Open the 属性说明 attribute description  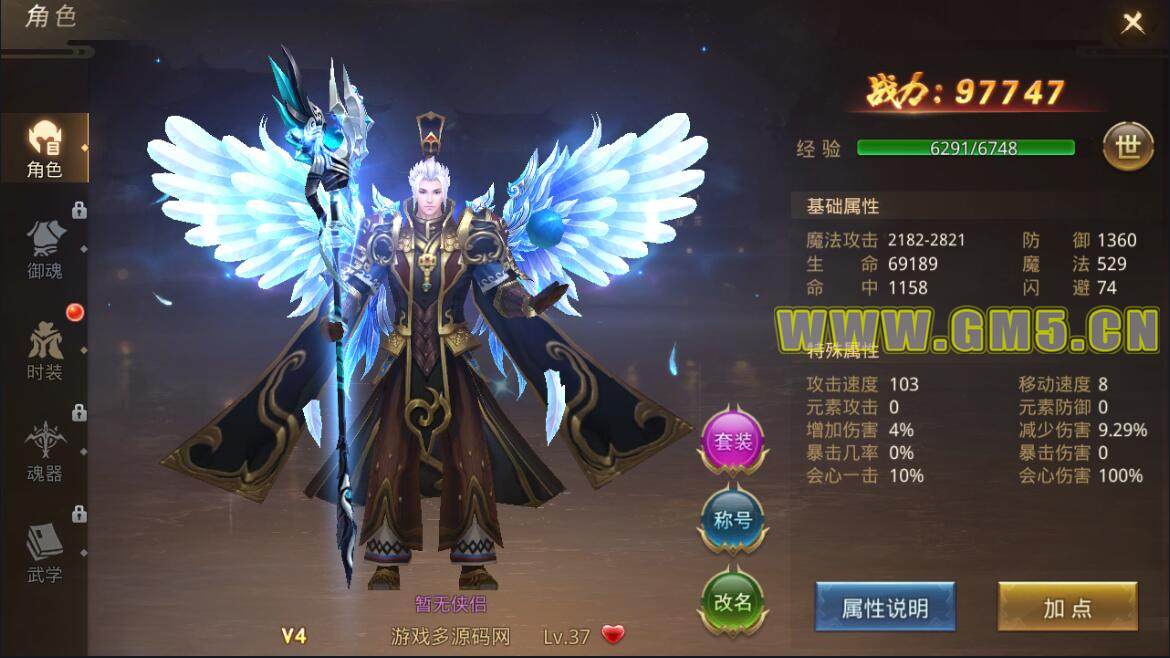884,607
